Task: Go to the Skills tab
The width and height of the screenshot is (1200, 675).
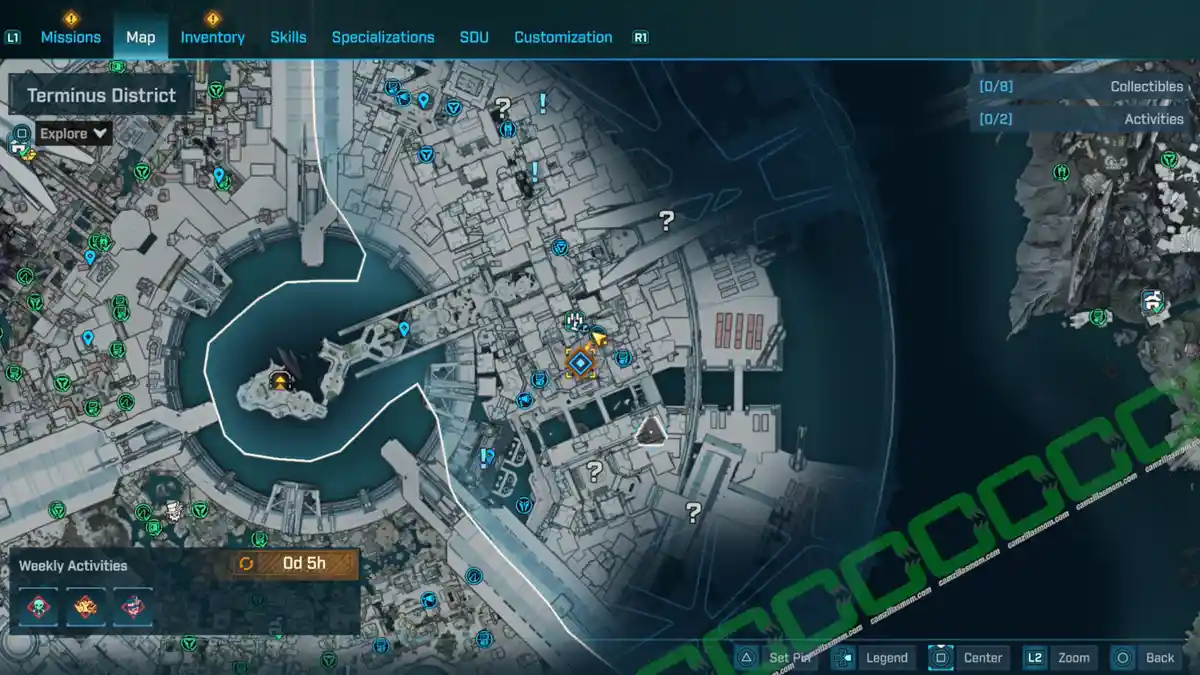Action: pyautogui.click(x=288, y=37)
